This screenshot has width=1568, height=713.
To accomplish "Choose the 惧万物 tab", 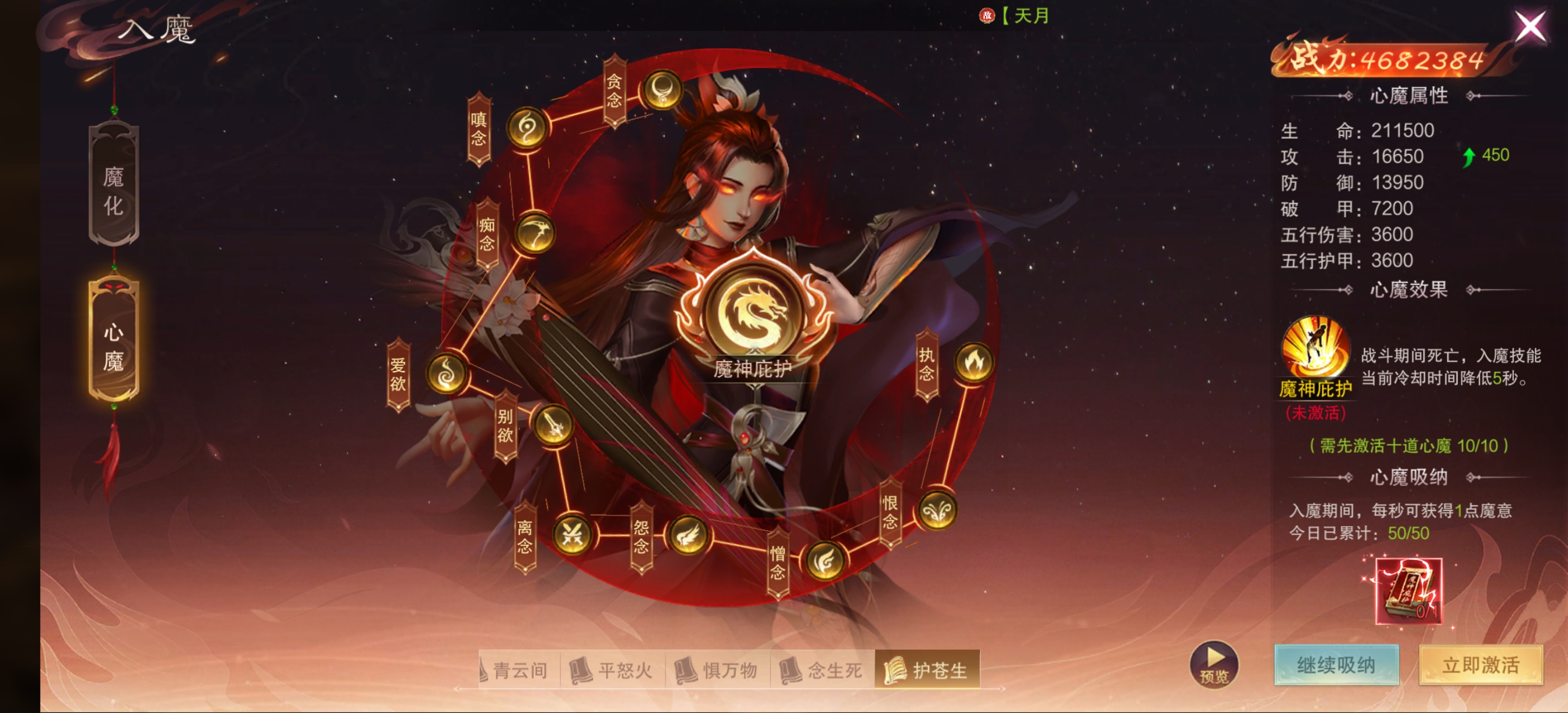I will pyautogui.click(x=717, y=670).
